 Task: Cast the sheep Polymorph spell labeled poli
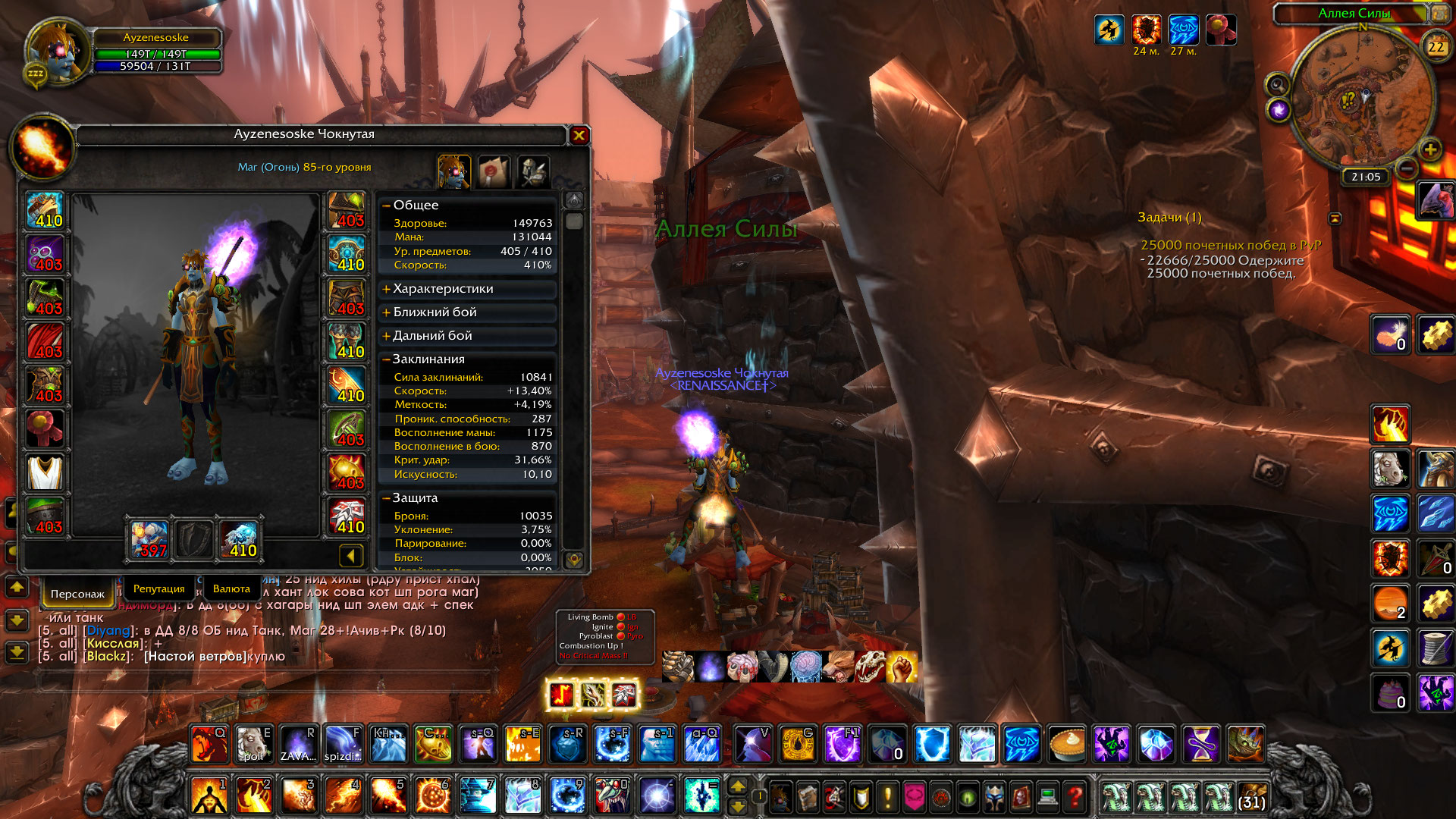click(x=253, y=745)
